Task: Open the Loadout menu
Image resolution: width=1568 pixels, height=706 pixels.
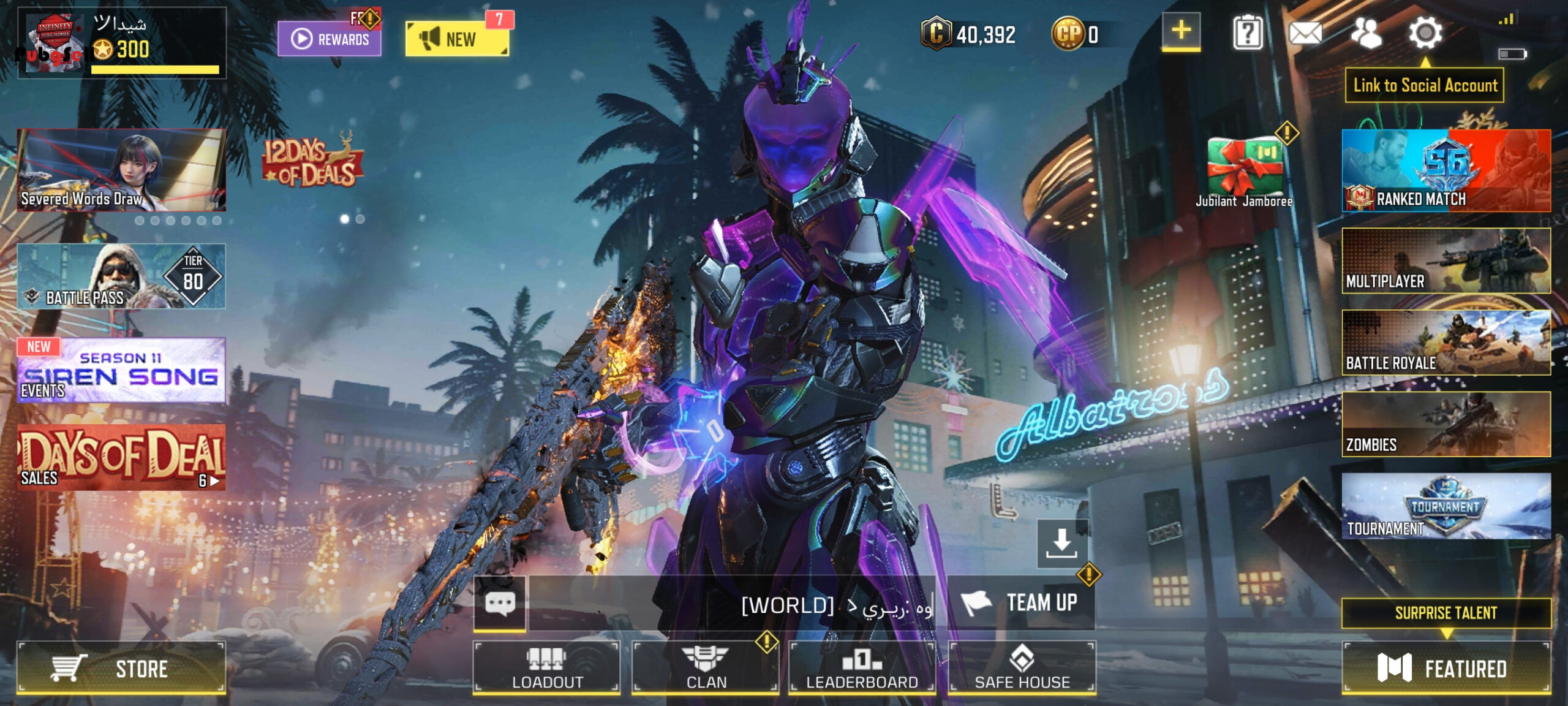Action: (x=546, y=667)
